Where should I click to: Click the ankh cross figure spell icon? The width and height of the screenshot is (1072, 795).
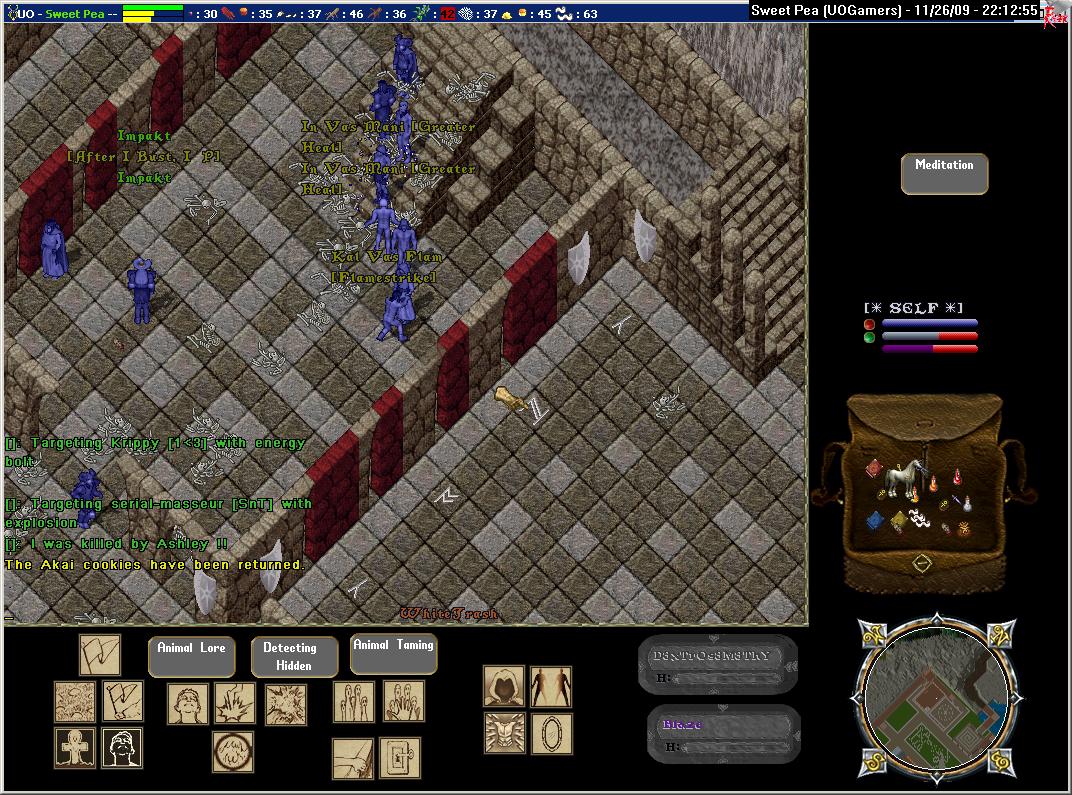click(x=75, y=748)
